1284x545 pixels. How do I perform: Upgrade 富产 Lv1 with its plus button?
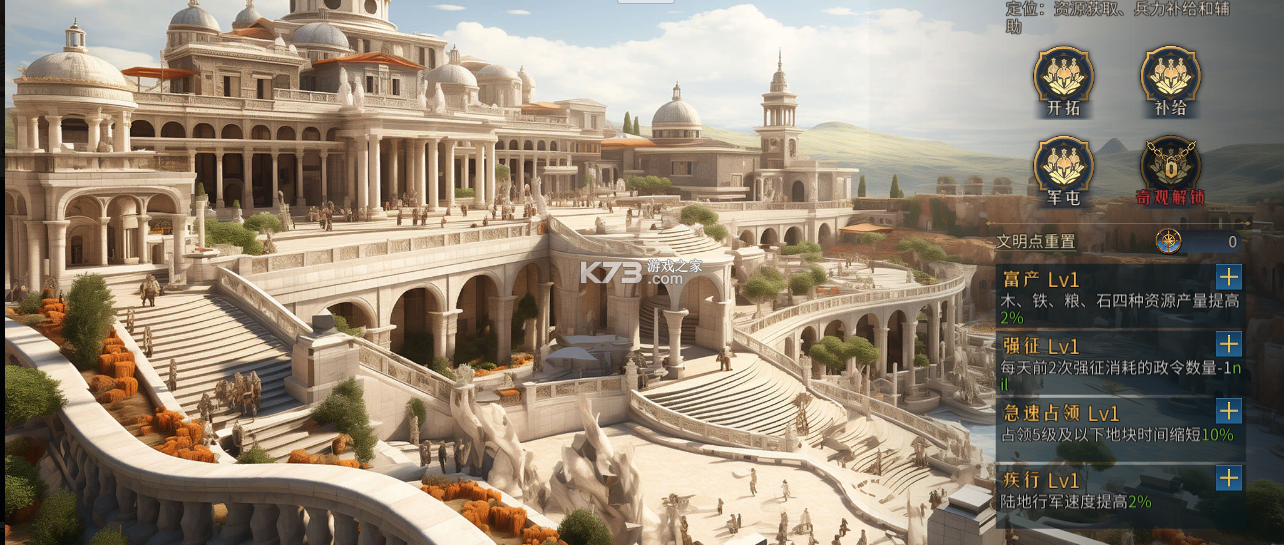(1228, 277)
